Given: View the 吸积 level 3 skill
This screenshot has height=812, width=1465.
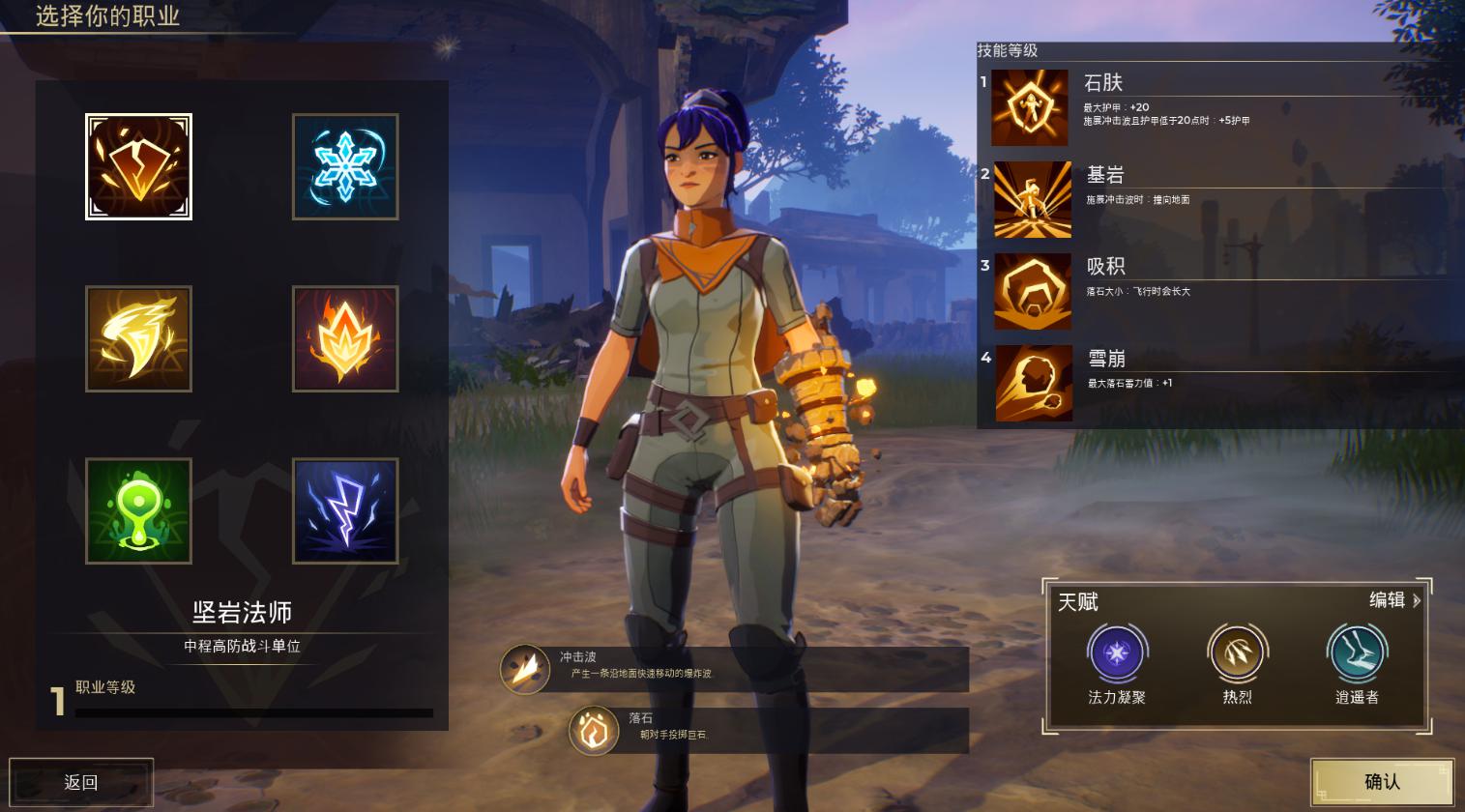Looking at the screenshot, I should [x=1033, y=292].
